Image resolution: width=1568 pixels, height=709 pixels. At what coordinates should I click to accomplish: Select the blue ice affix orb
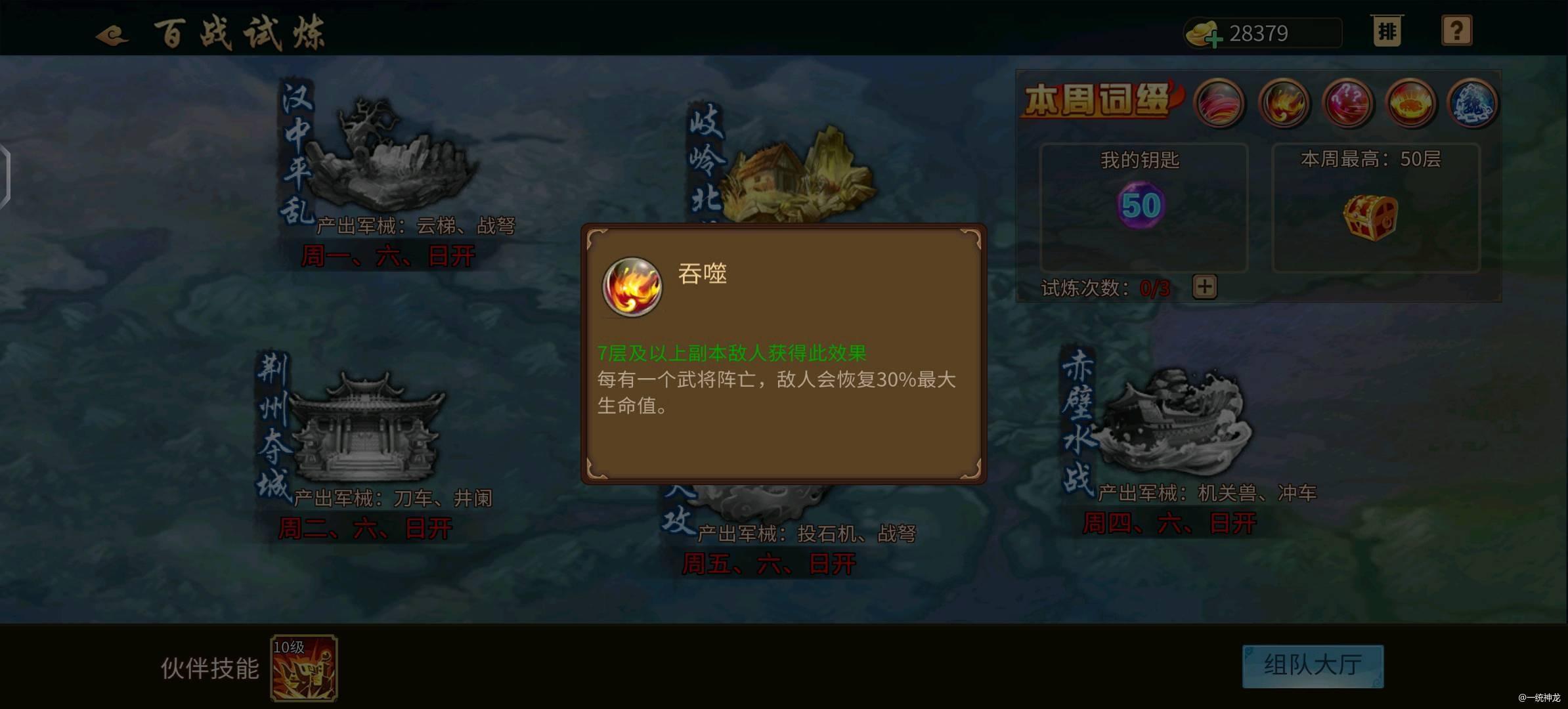click(1473, 104)
